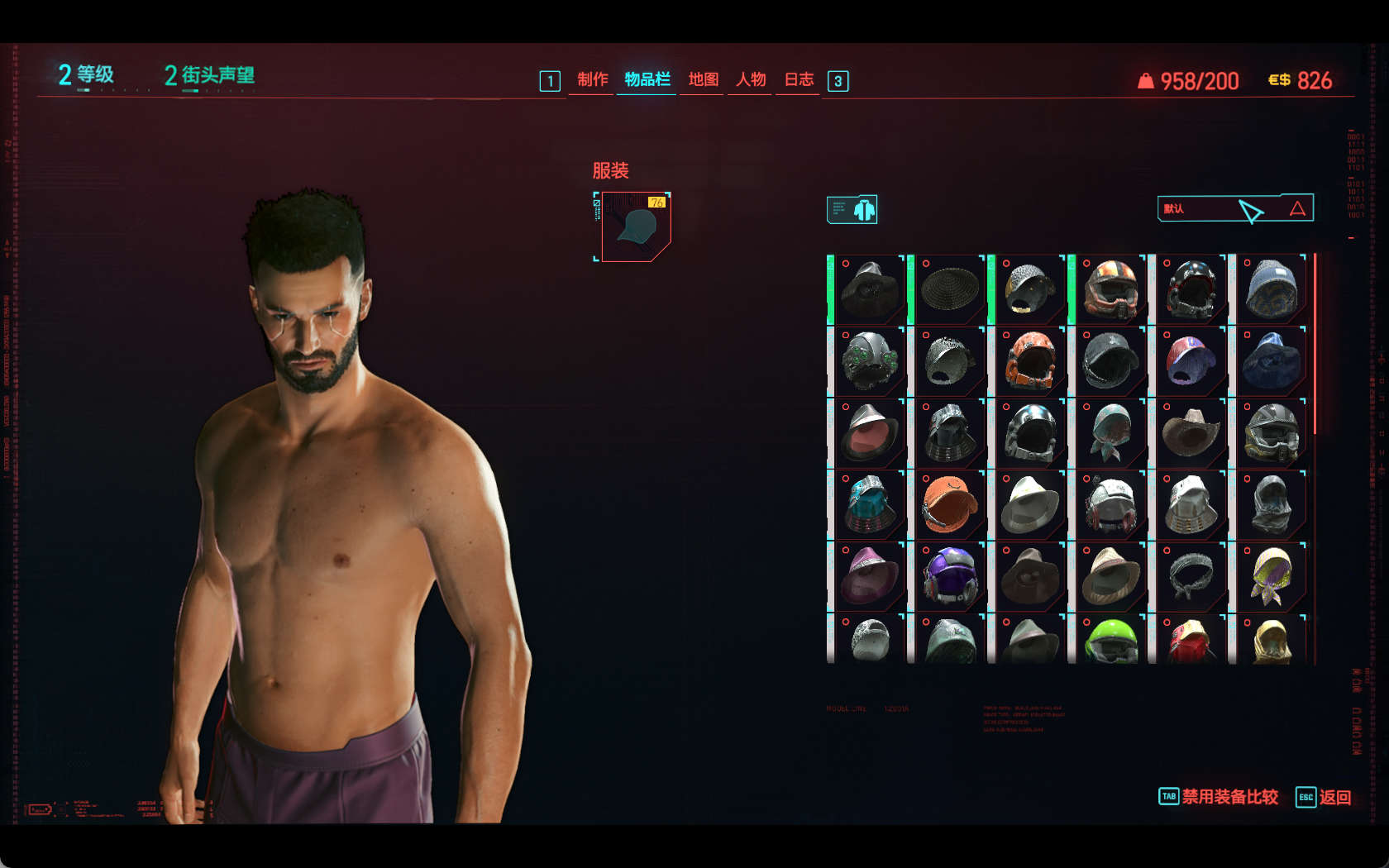Select the white bucket hat item

point(1029,504)
